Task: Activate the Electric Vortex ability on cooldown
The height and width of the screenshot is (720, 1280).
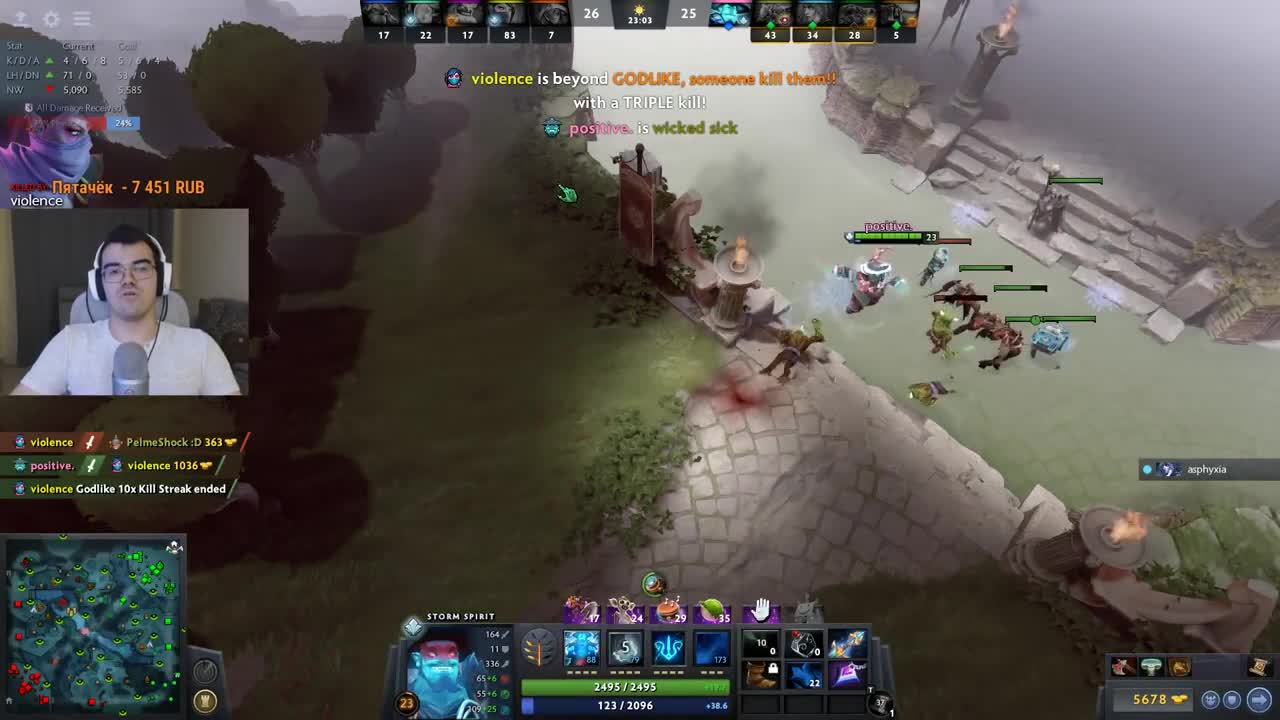Action: [x=625, y=648]
